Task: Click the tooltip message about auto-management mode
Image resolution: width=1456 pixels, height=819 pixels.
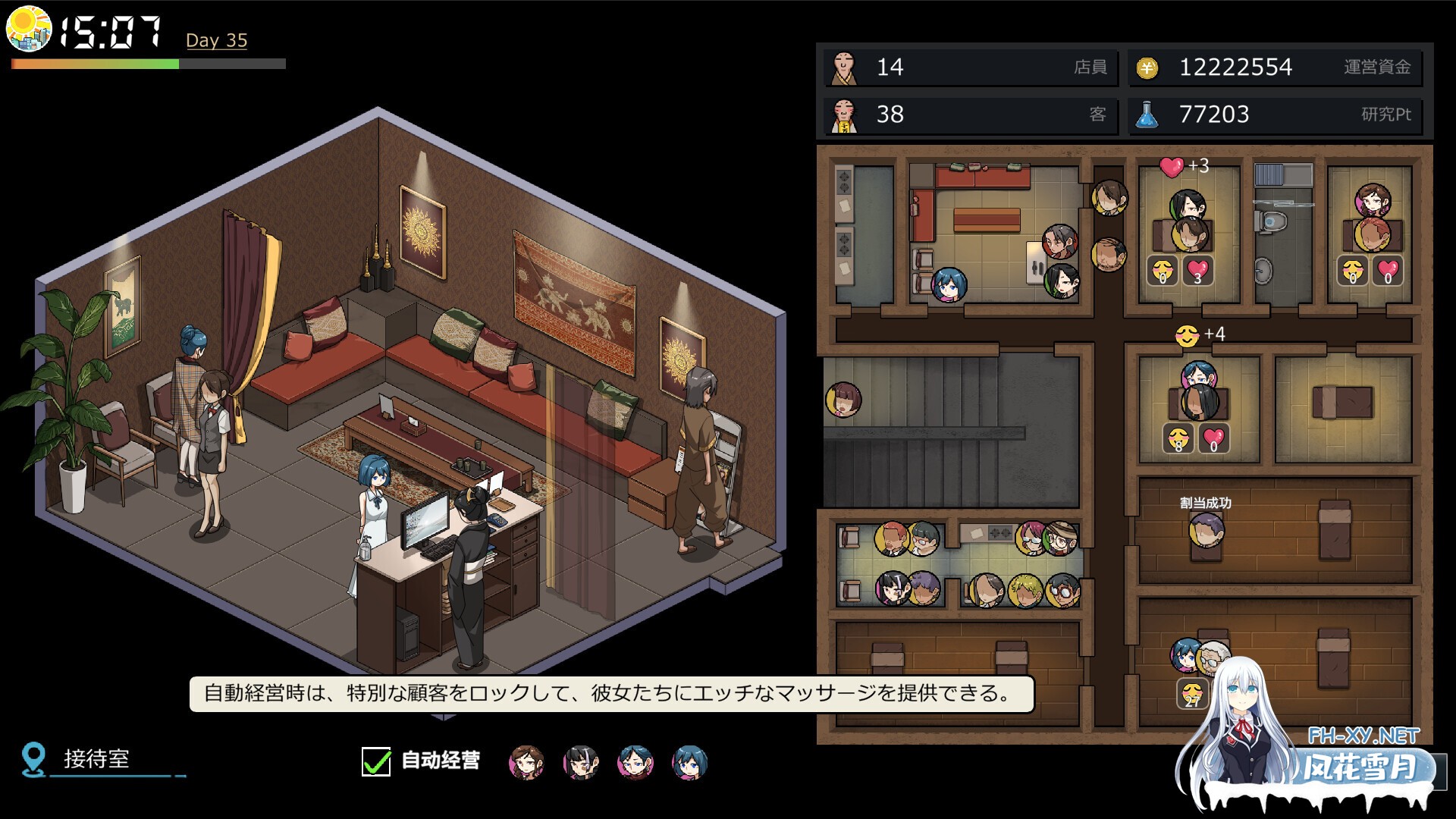Action: [x=605, y=692]
